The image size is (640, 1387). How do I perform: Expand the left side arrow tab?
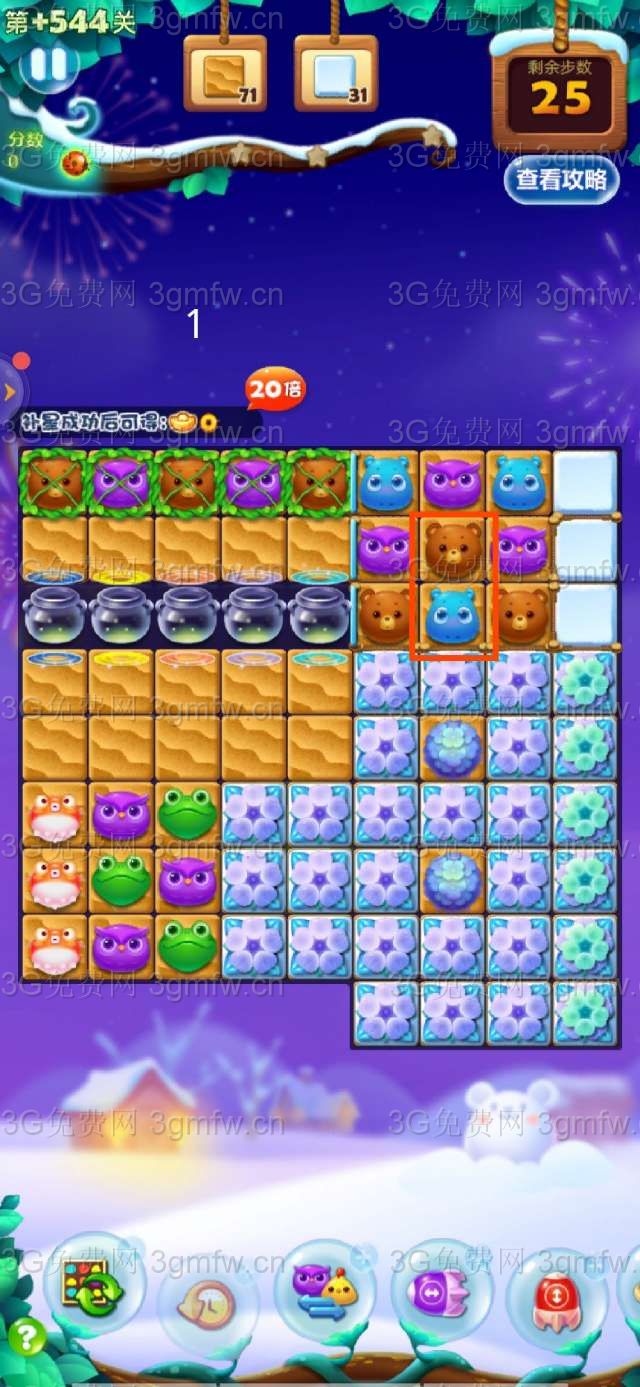click(10, 389)
